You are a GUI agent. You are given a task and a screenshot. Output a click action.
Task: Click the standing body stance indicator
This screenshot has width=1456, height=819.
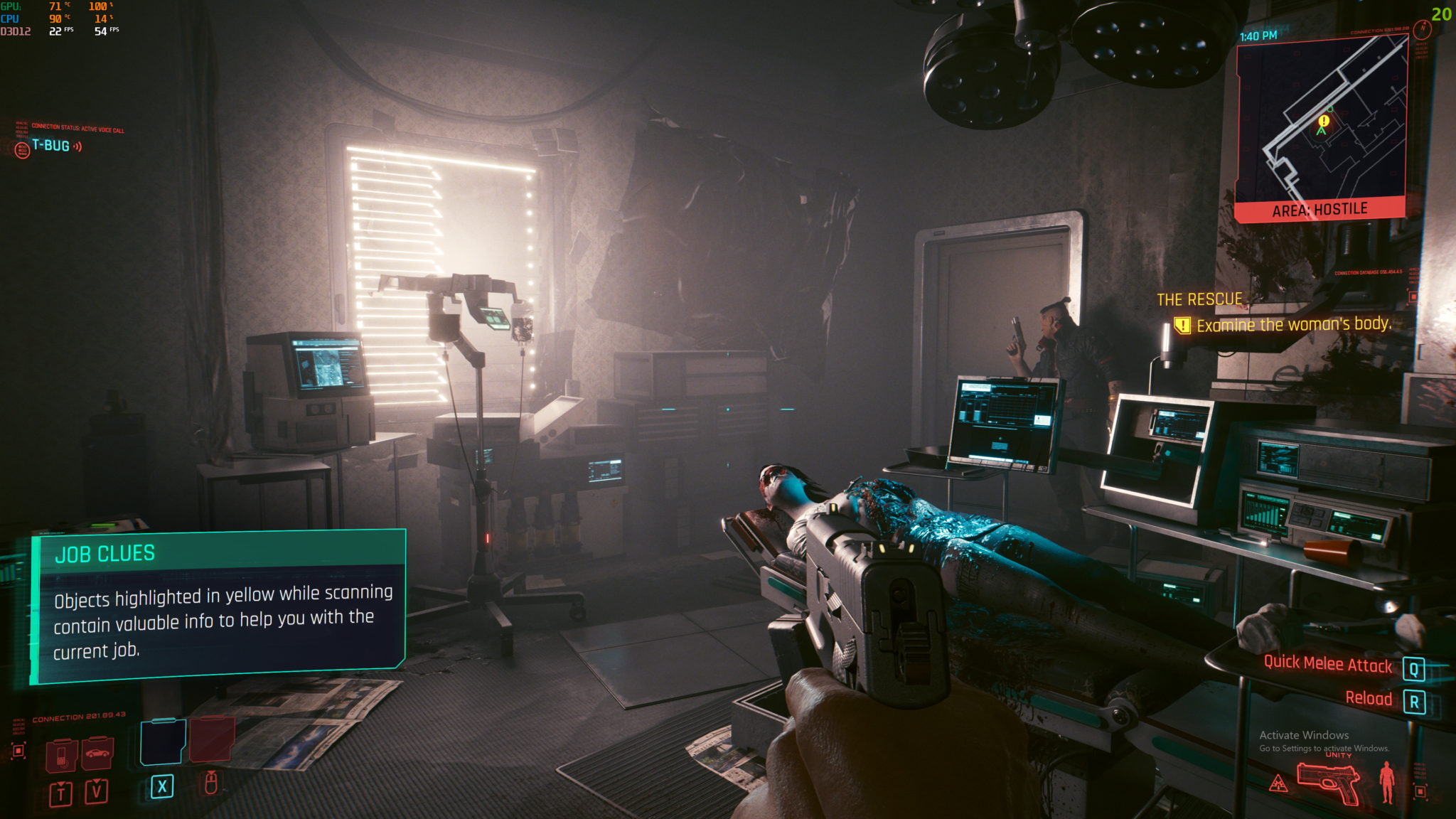point(1386,782)
